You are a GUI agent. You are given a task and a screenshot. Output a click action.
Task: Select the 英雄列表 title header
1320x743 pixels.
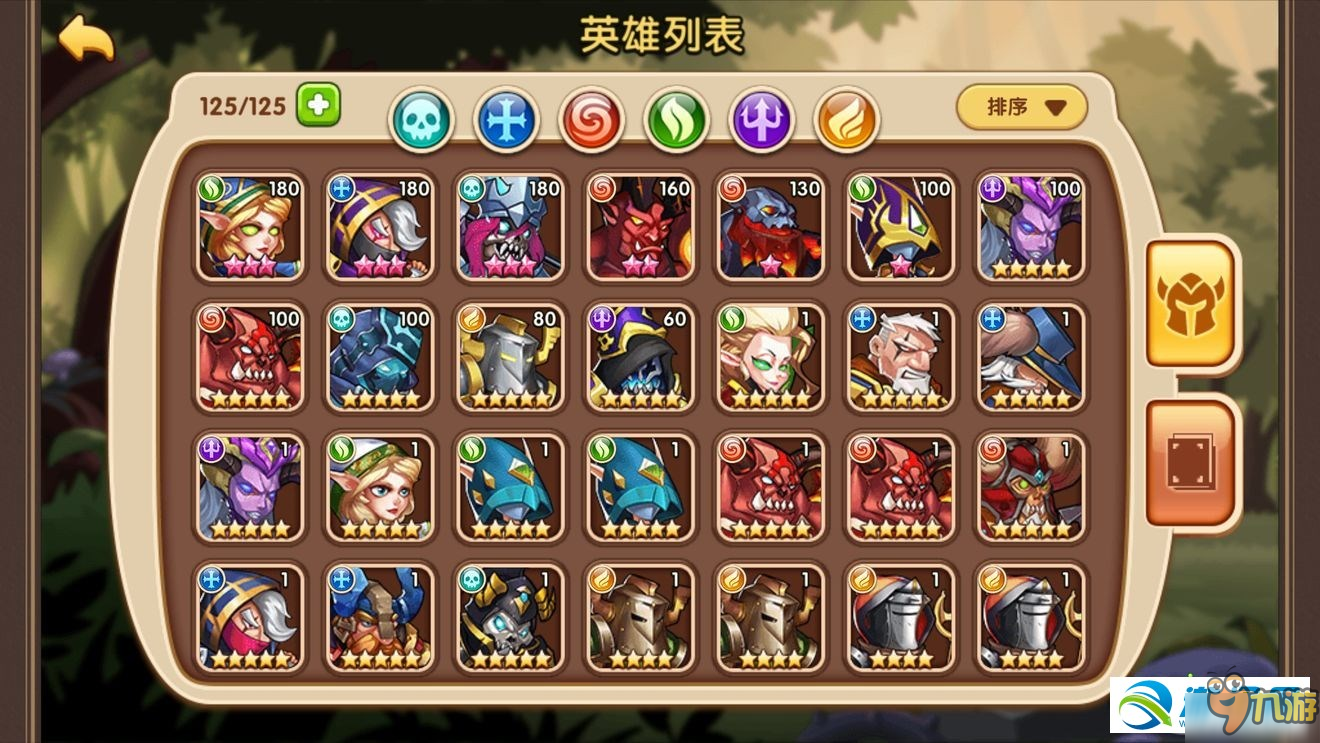tap(660, 33)
